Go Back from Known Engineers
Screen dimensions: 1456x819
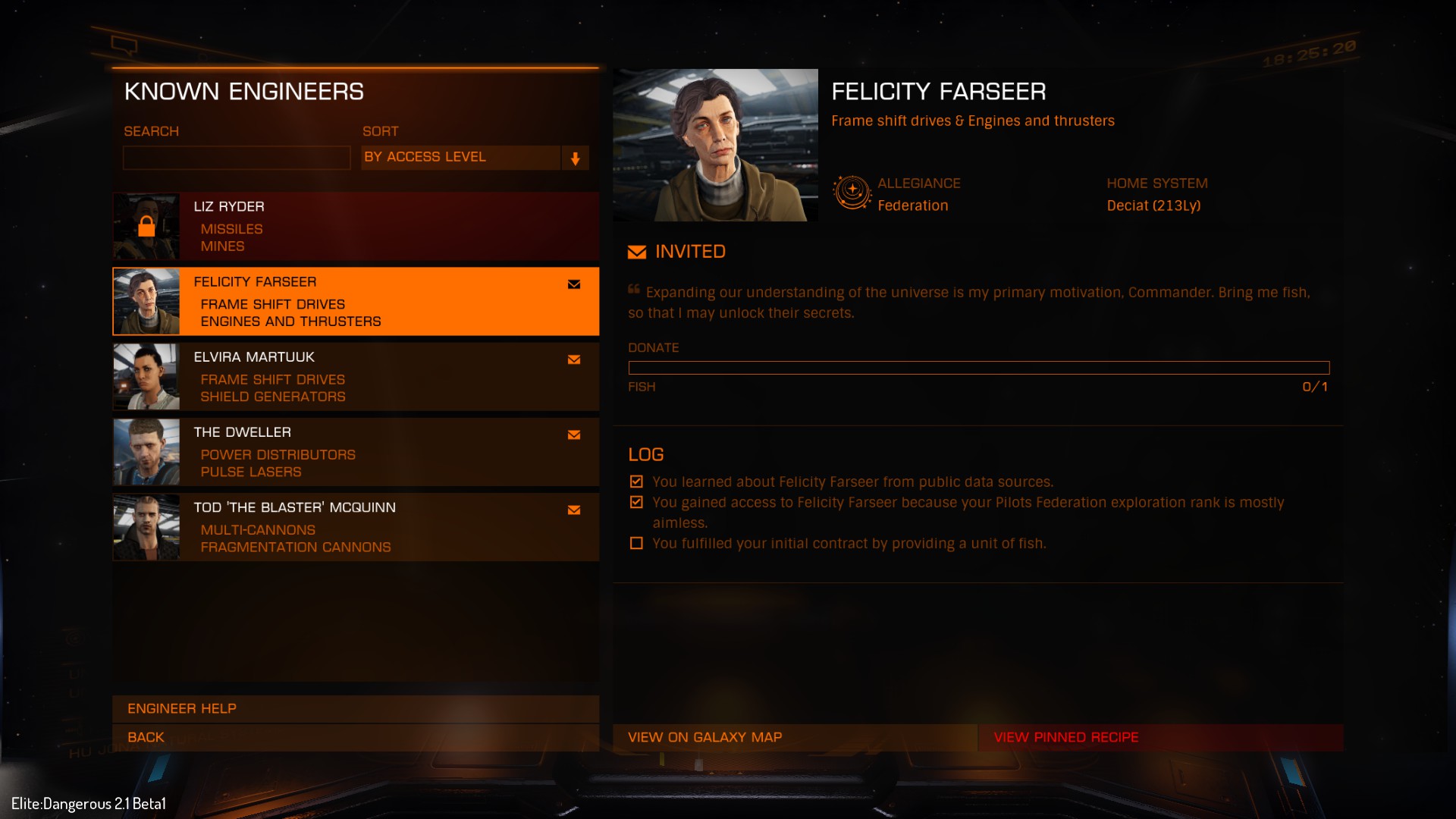(356, 737)
